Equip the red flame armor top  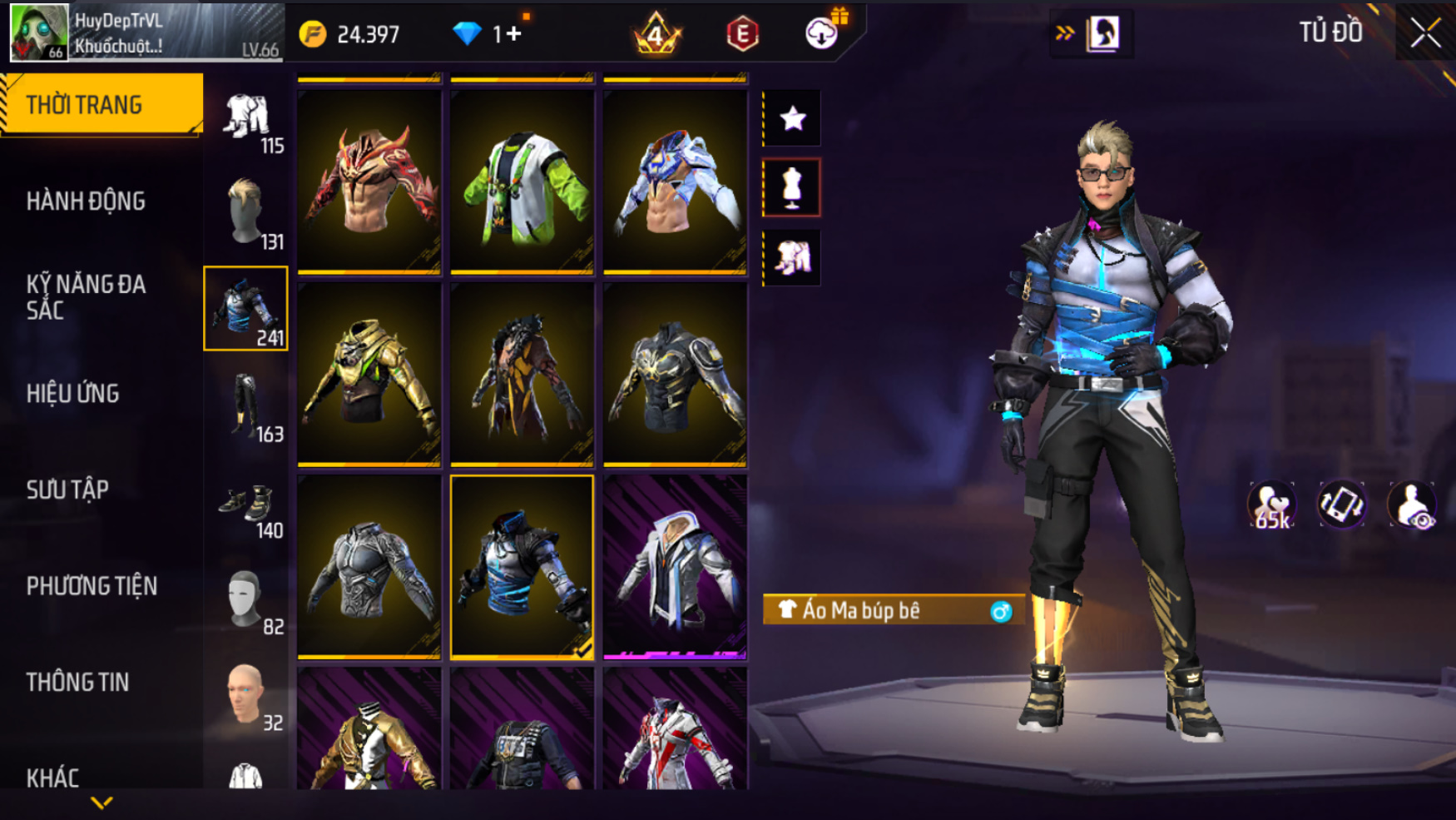pos(369,182)
